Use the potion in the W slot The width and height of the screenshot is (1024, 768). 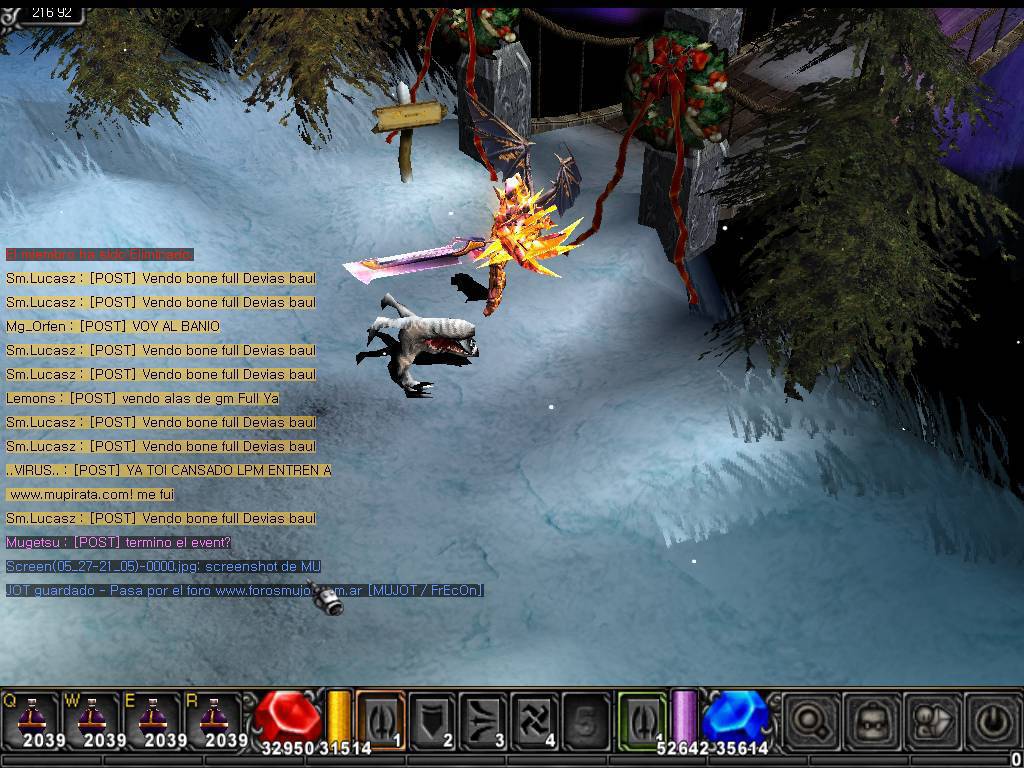[x=91, y=719]
